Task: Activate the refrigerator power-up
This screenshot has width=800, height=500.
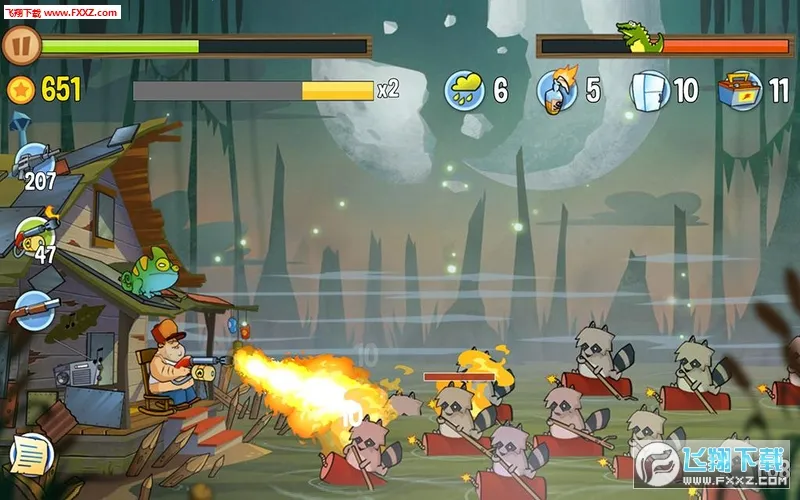Action: (x=649, y=90)
